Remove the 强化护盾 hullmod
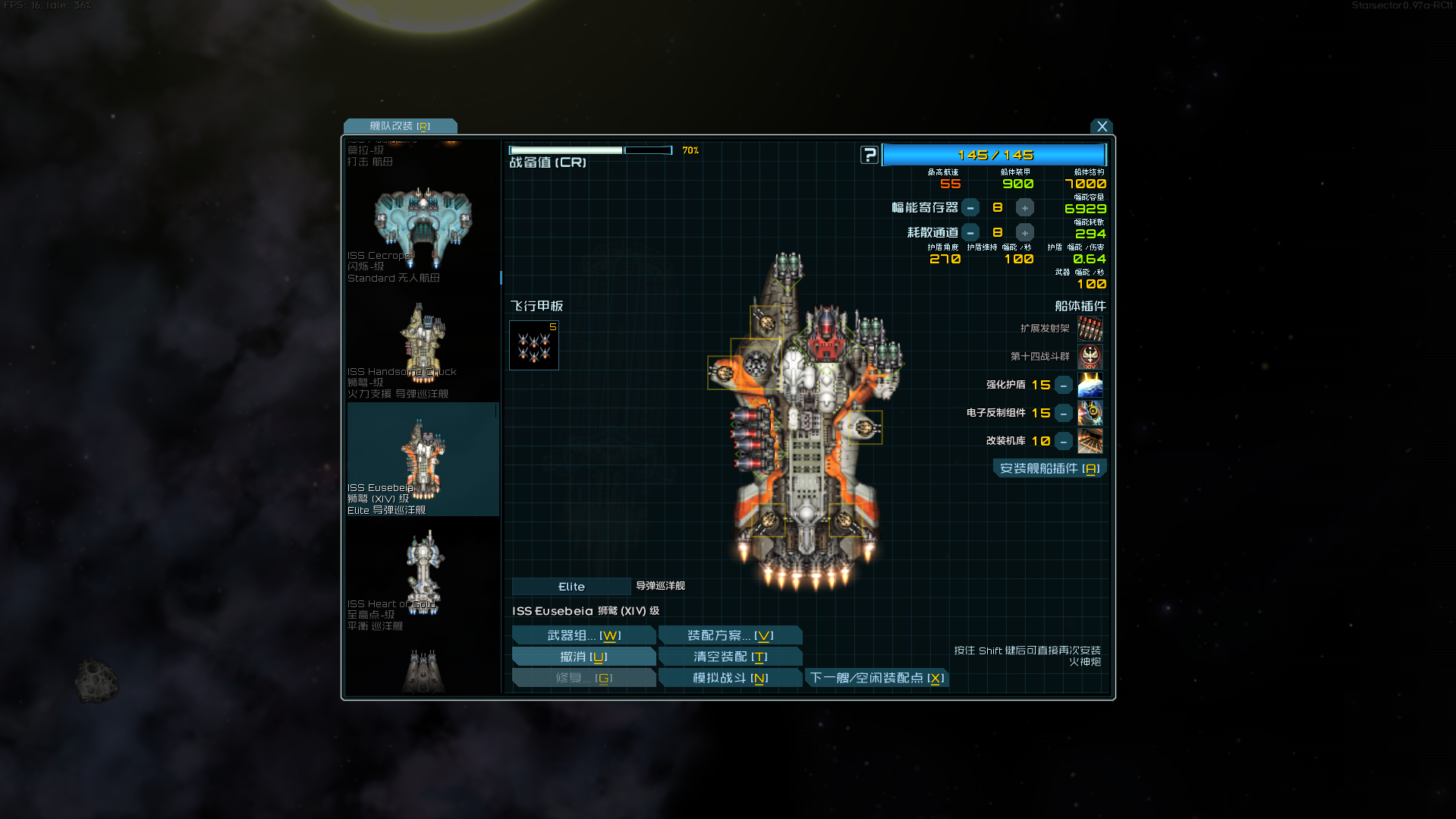The image size is (1456, 819). tap(1064, 386)
